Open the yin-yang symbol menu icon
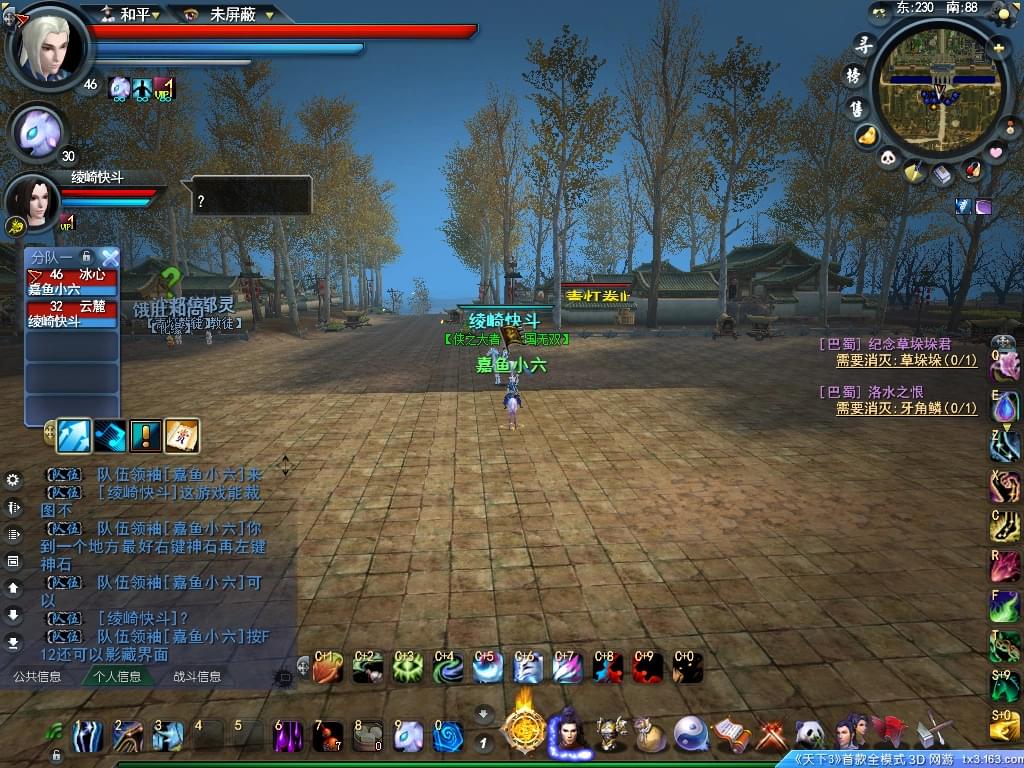1024x768 pixels. [690, 735]
